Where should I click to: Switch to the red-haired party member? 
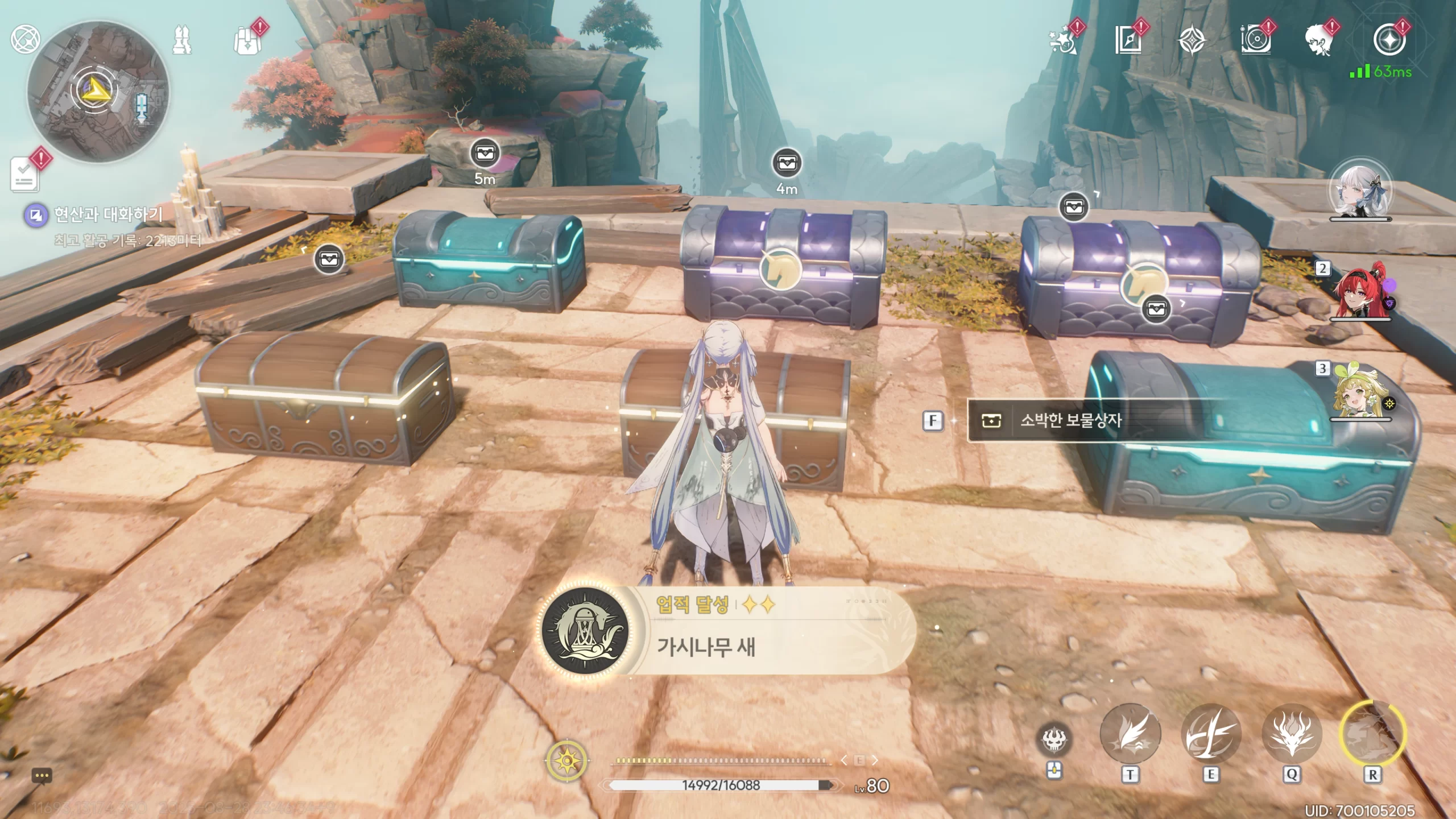[1360, 290]
